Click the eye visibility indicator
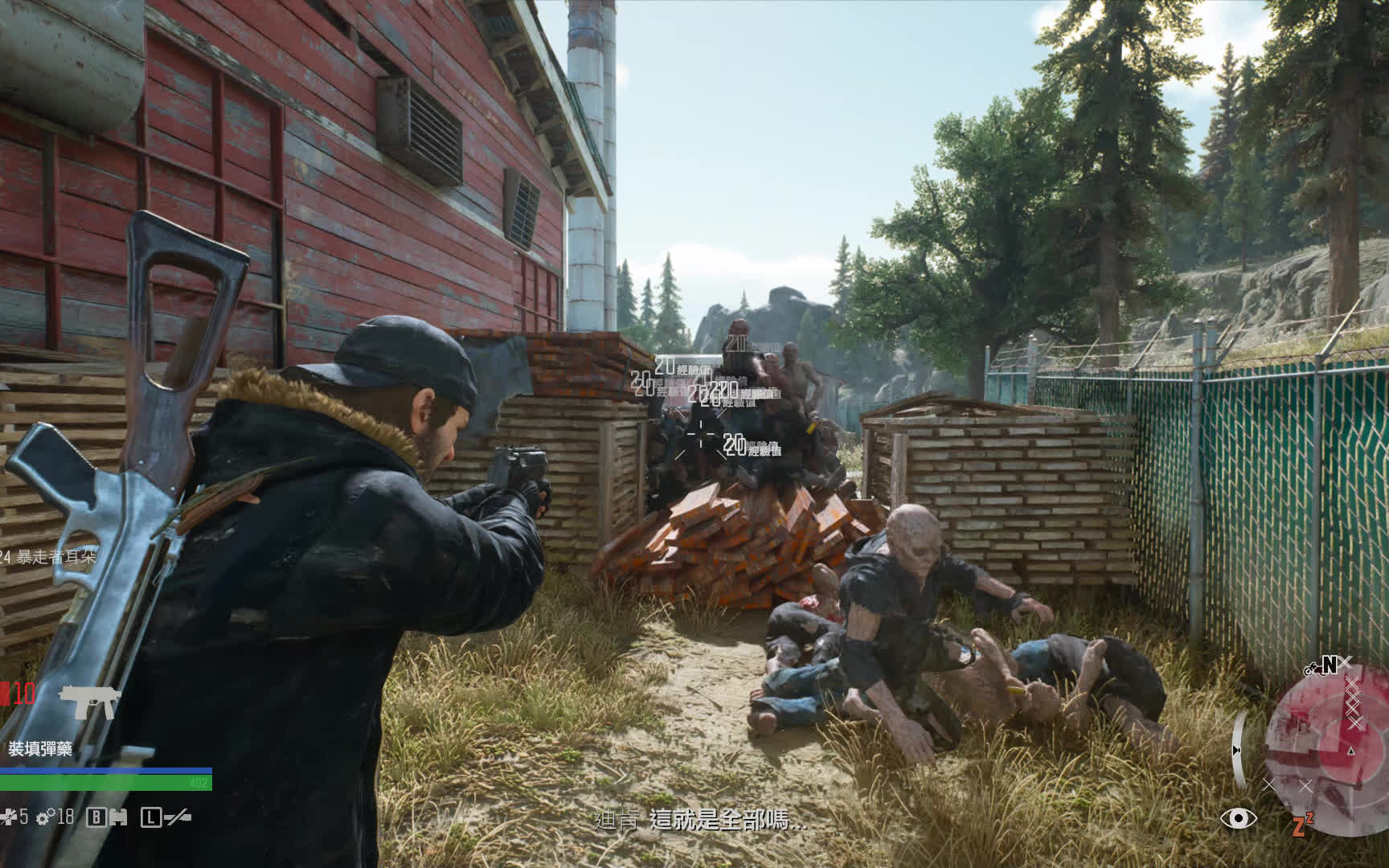This screenshot has width=1389, height=868. [x=1238, y=818]
